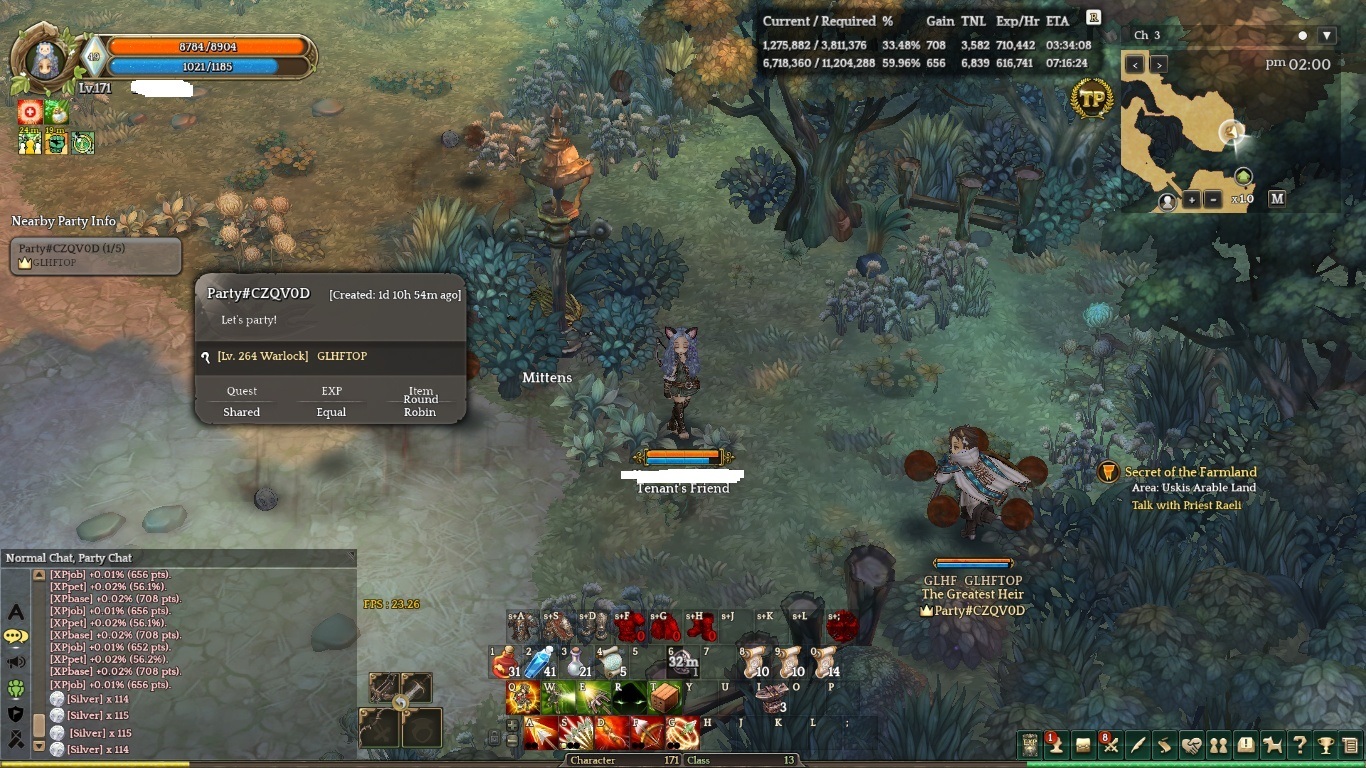
Task: Activate the wooden crate skill on T
Action: point(665,698)
